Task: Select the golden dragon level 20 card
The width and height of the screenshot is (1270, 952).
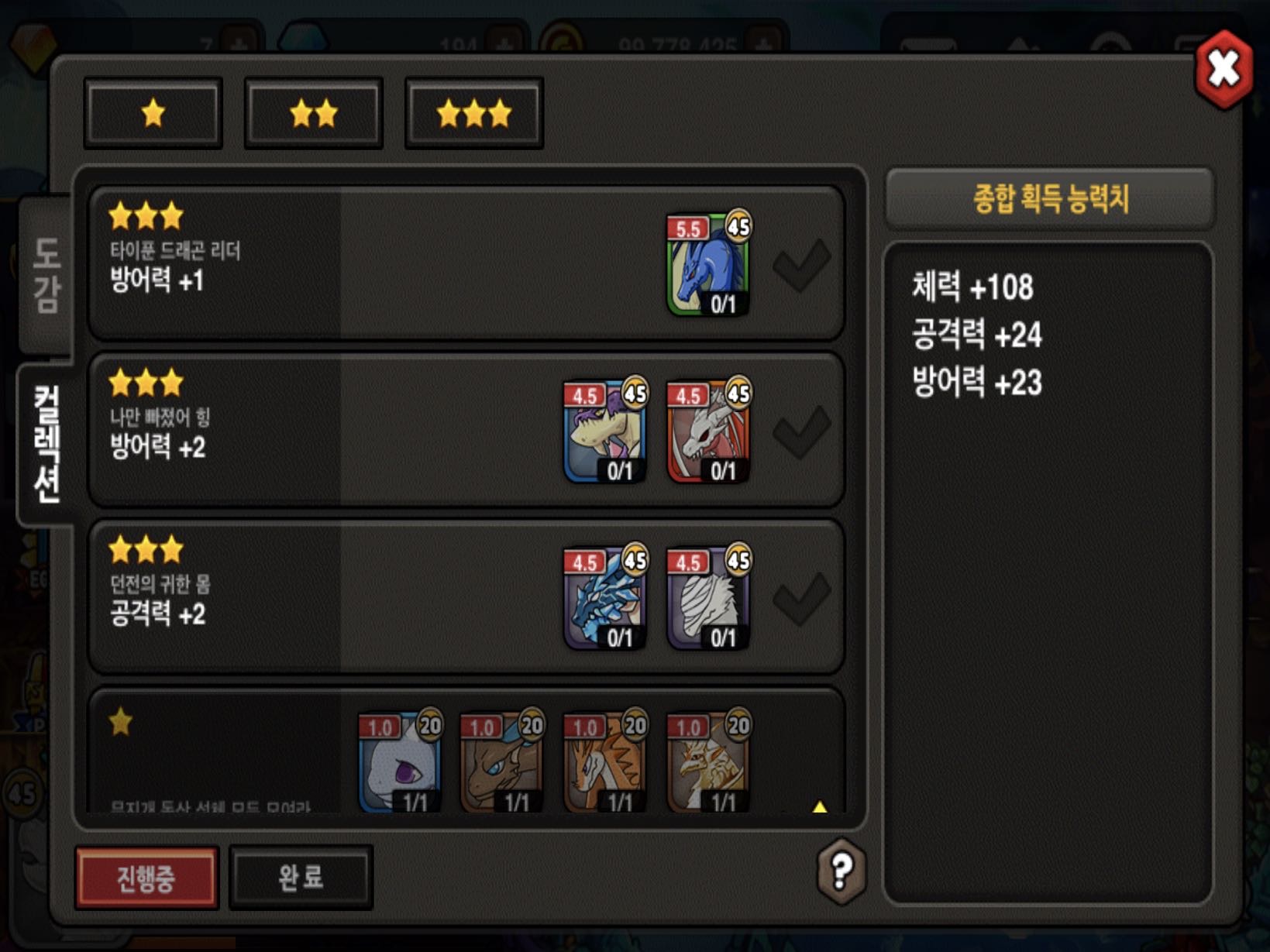Action: point(708,763)
